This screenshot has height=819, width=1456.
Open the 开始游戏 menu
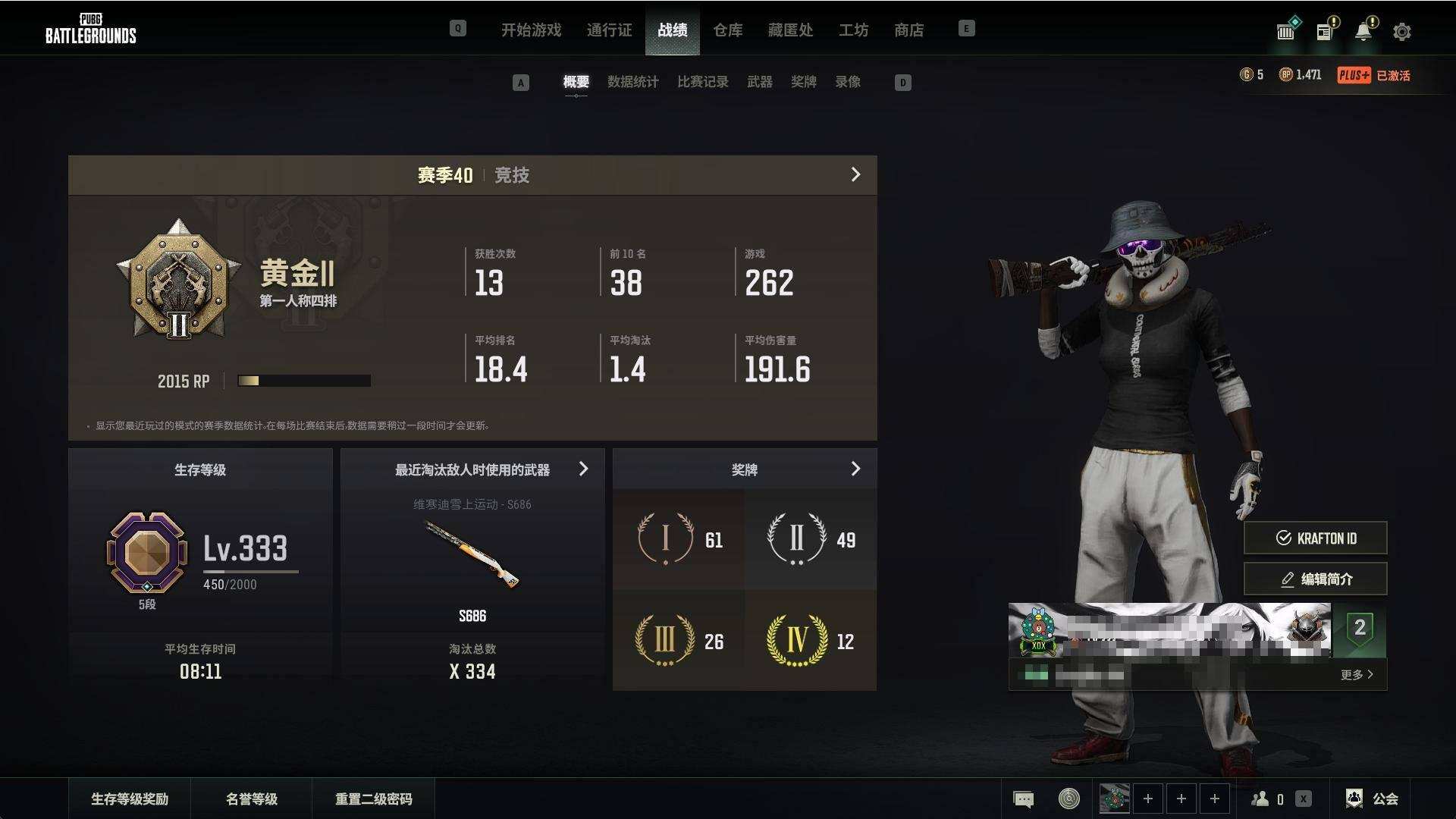(531, 30)
